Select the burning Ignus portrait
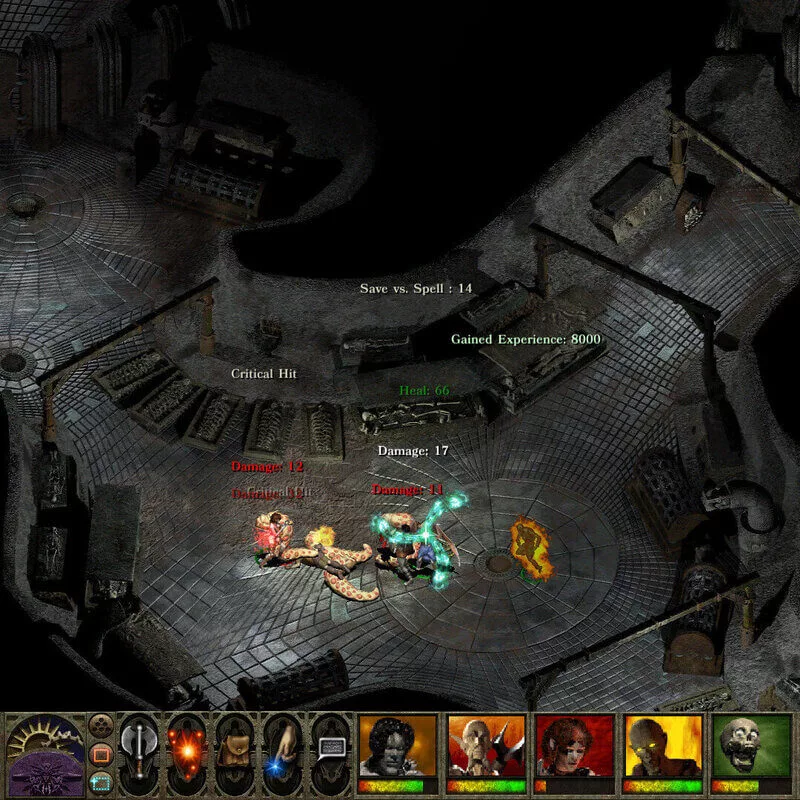Viewport: 800px width, 800px height. (662, 749)
